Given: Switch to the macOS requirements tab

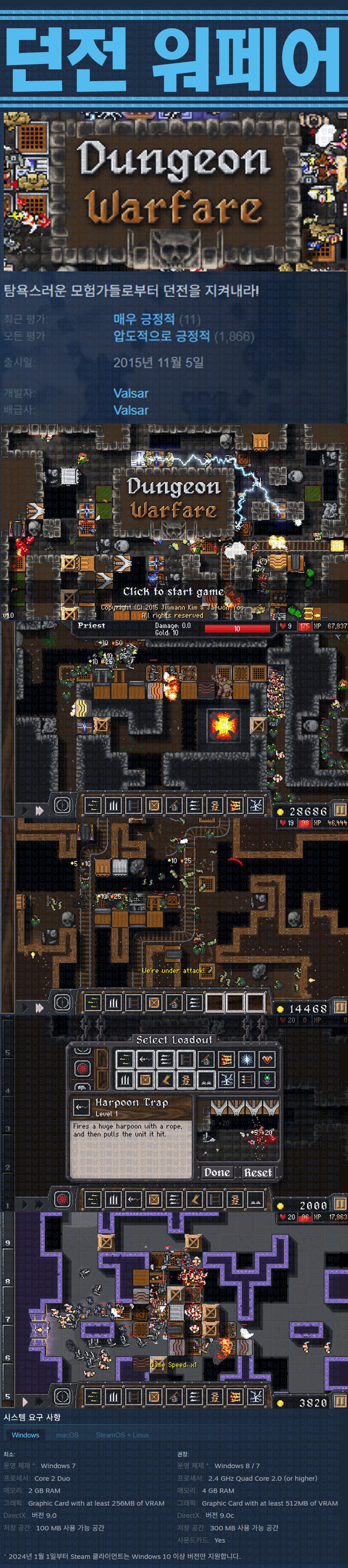Looking at the screenshot, I should click(x=68, y=1435).
